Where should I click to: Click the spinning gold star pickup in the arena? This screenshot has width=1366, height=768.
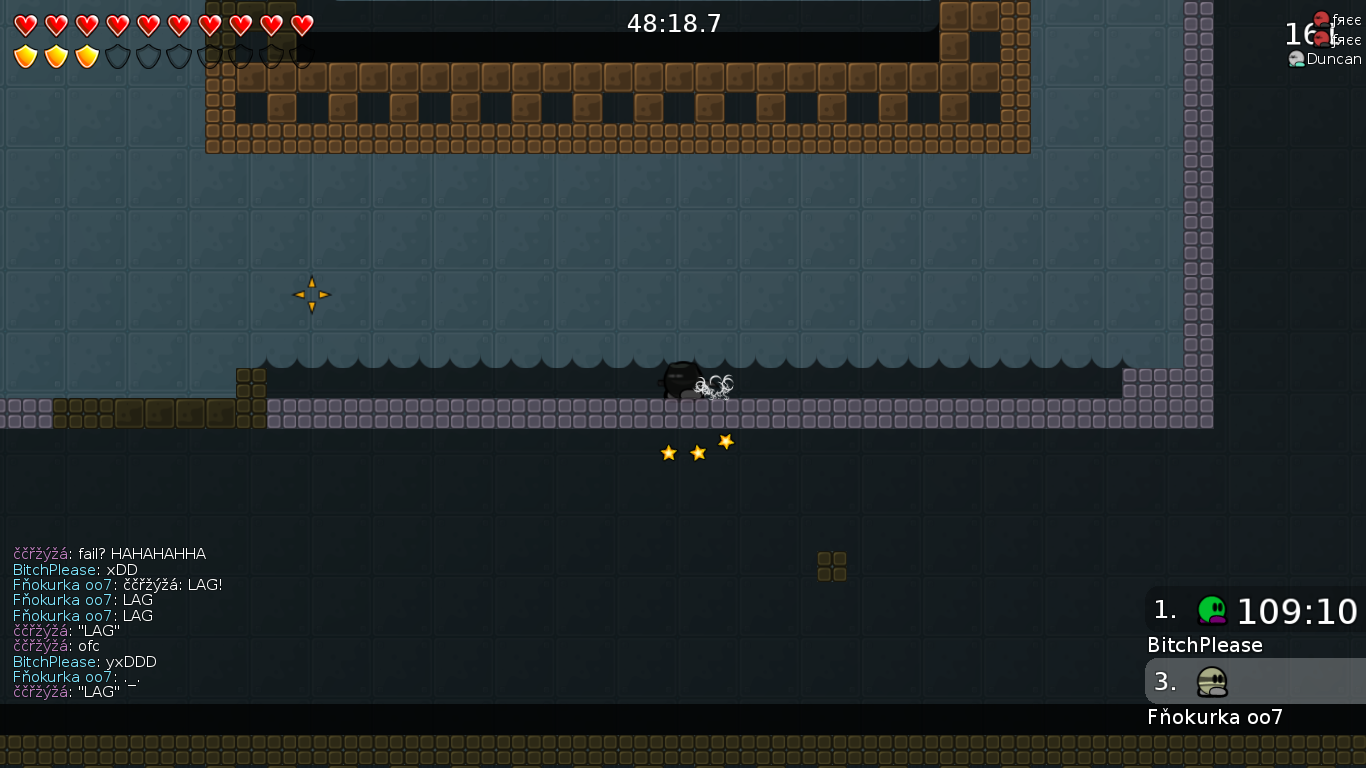[x=311, y=293]
